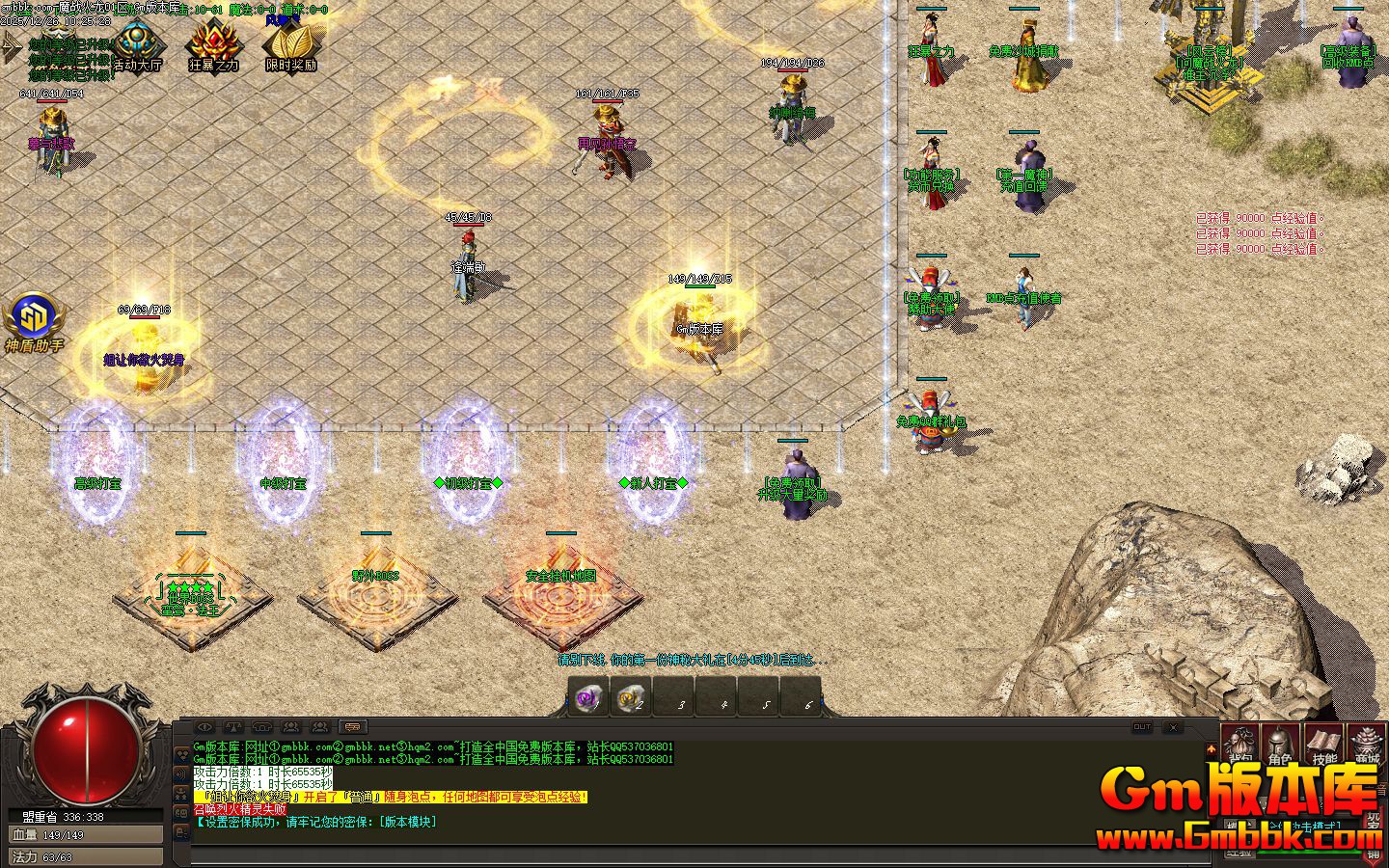Select the highlighted chat channel tab
Screen dimensions: 1389x868
pyautogui.click(x=352, y=727)
